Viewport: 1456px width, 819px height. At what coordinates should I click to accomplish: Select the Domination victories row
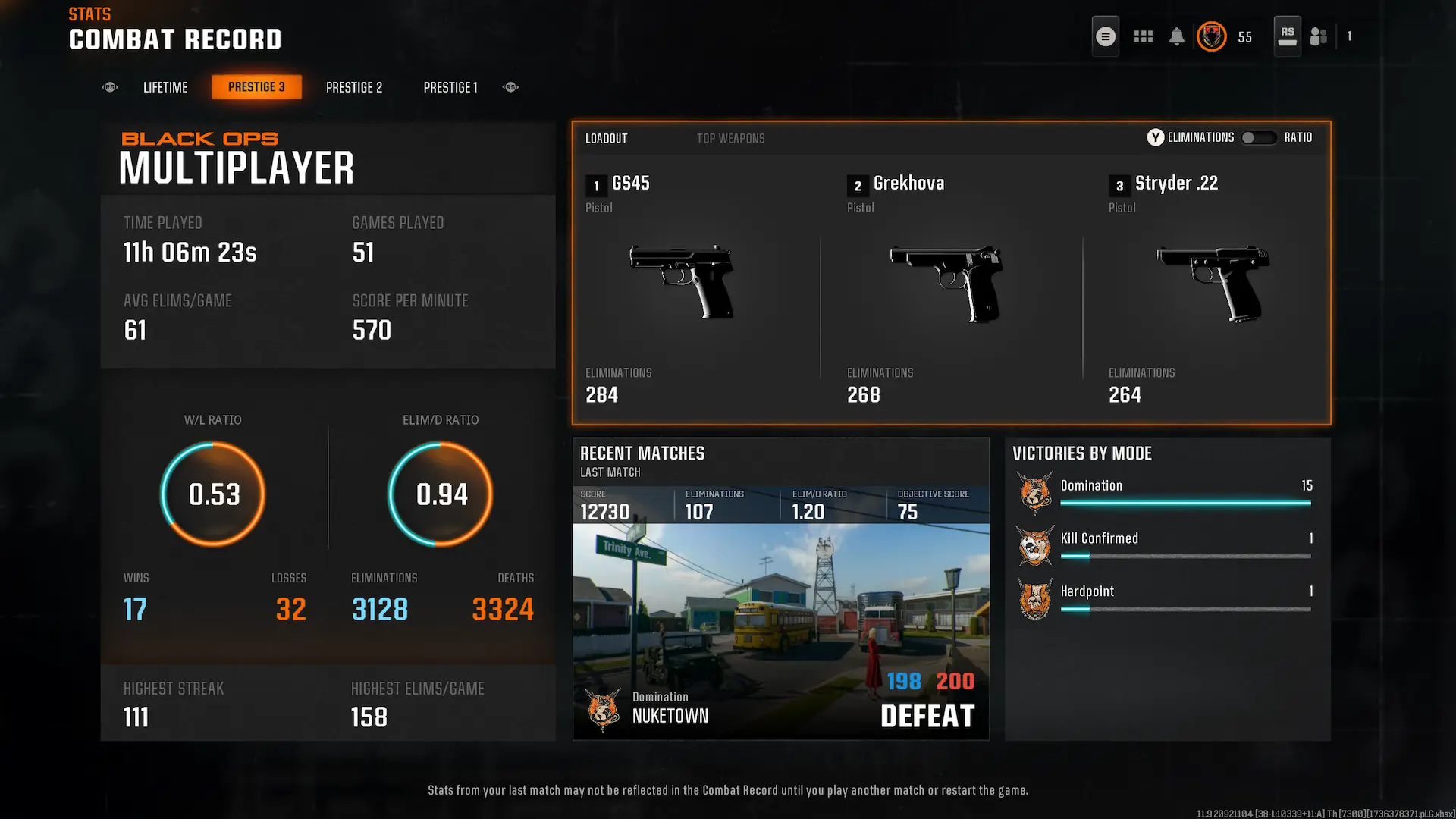(1168, 491)
